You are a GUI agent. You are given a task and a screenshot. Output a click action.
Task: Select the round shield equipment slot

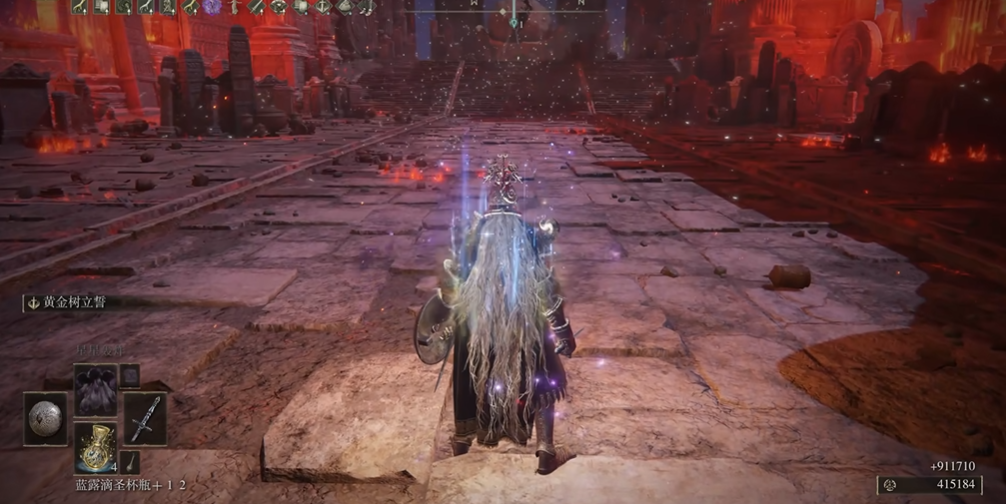tap(45, 419)
